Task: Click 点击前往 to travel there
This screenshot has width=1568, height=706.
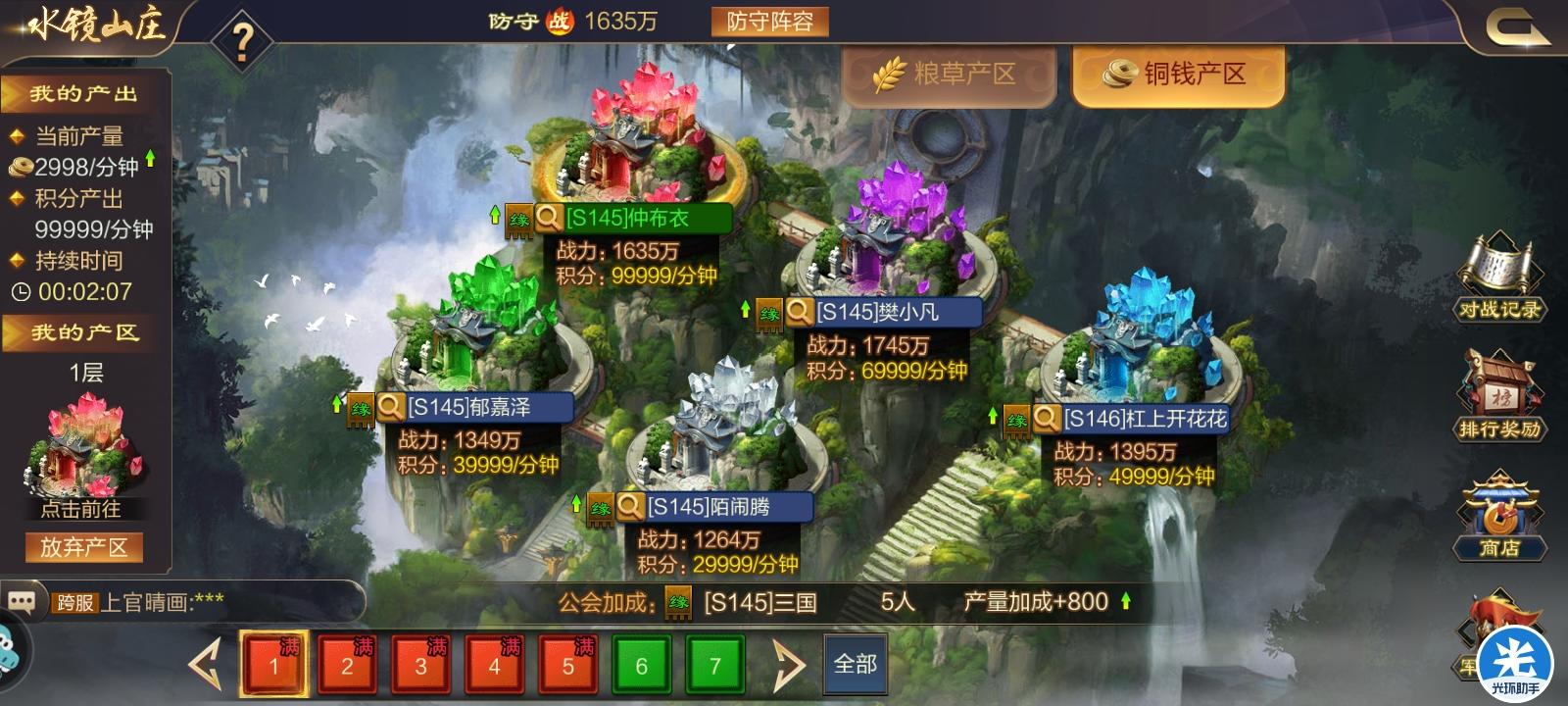Action: point(83,509)
